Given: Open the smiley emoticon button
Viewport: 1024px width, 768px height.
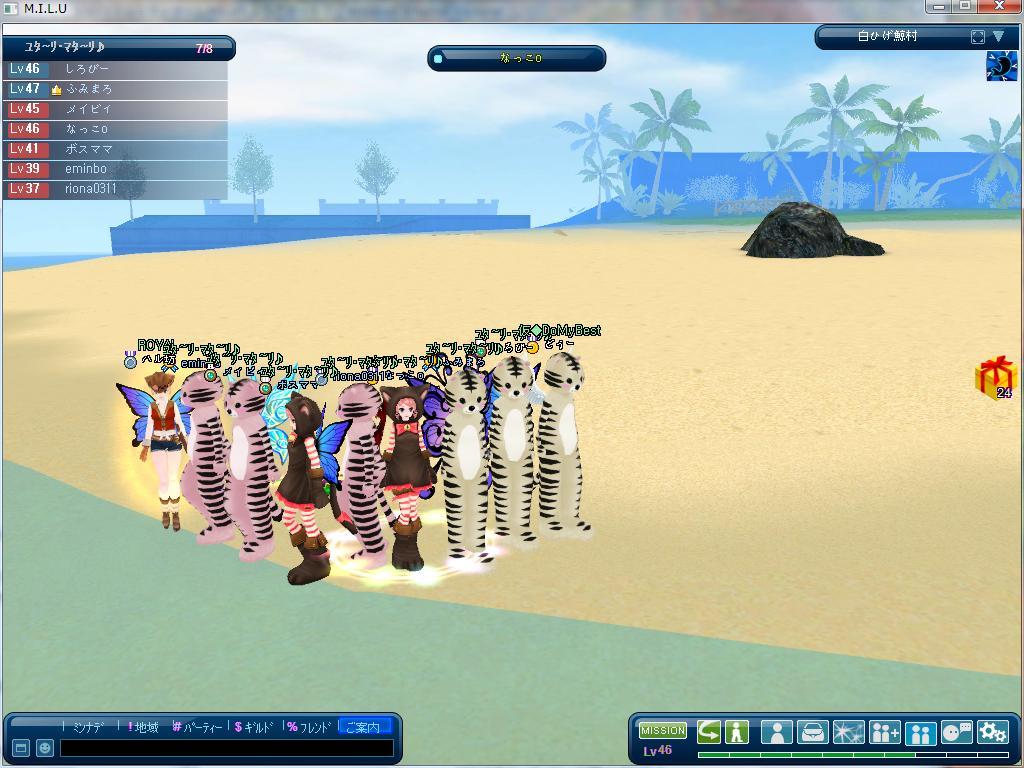Looking at the screenshot, I should pos(45,747).
